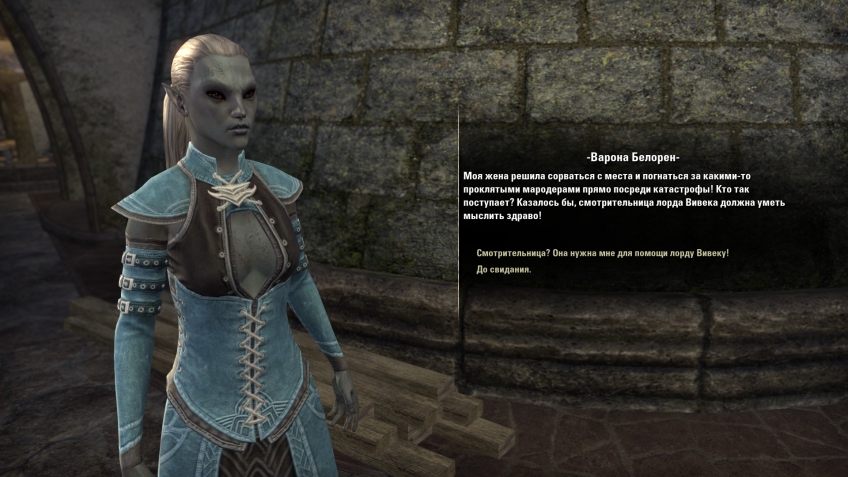Ask about the overseer helping Lord Vivec
This screenshot has width=848, height=477.
pos(602,253)
